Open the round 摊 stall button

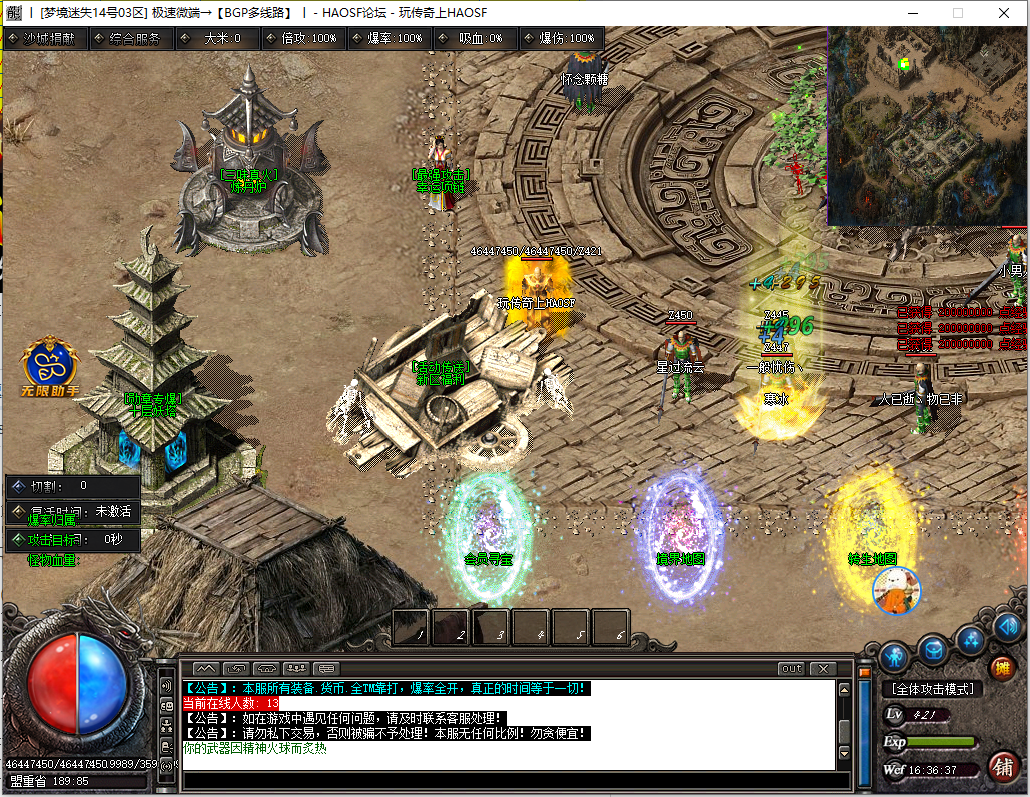(1002, 668)
